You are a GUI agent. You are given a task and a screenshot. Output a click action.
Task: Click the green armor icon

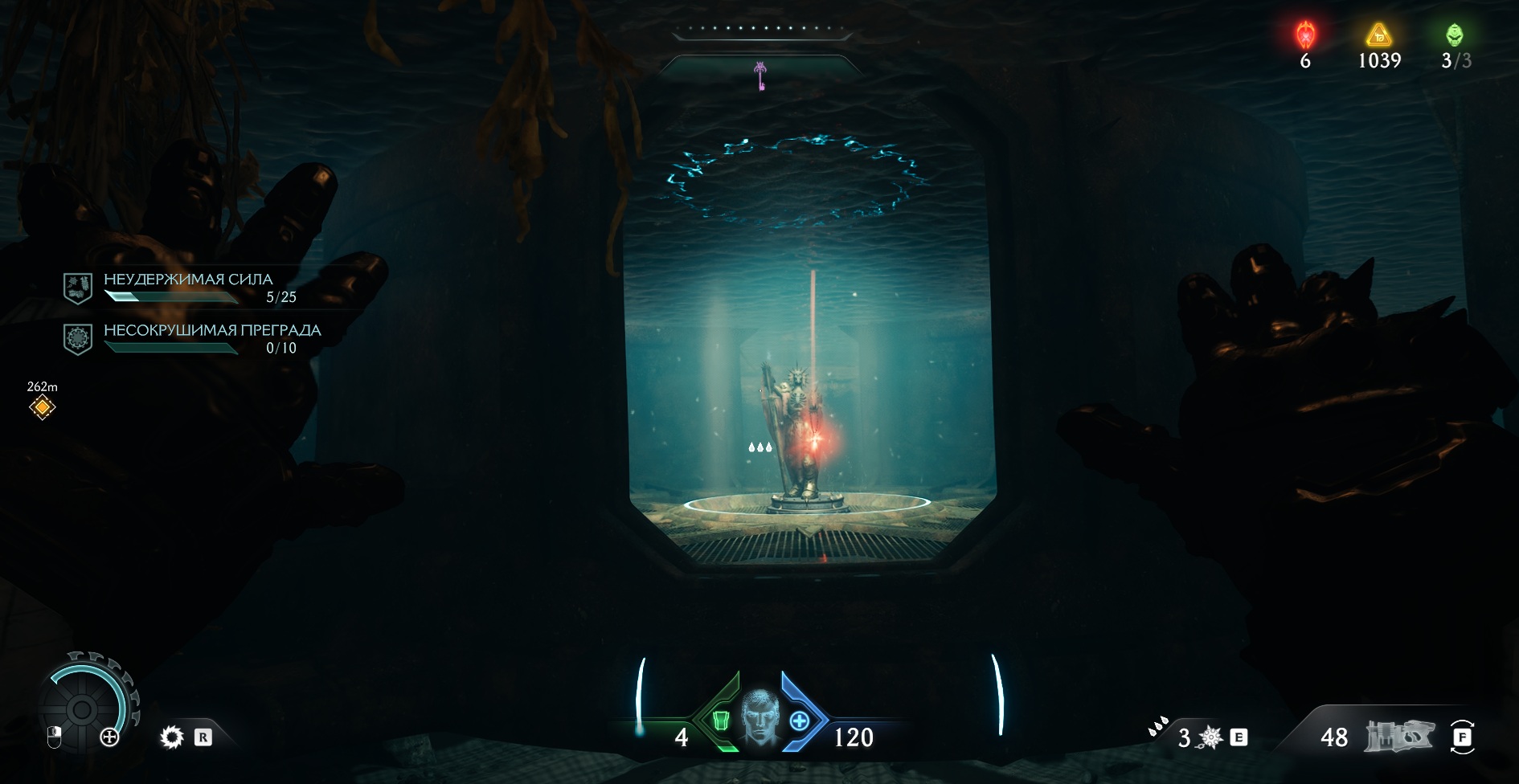click(721, 721)
